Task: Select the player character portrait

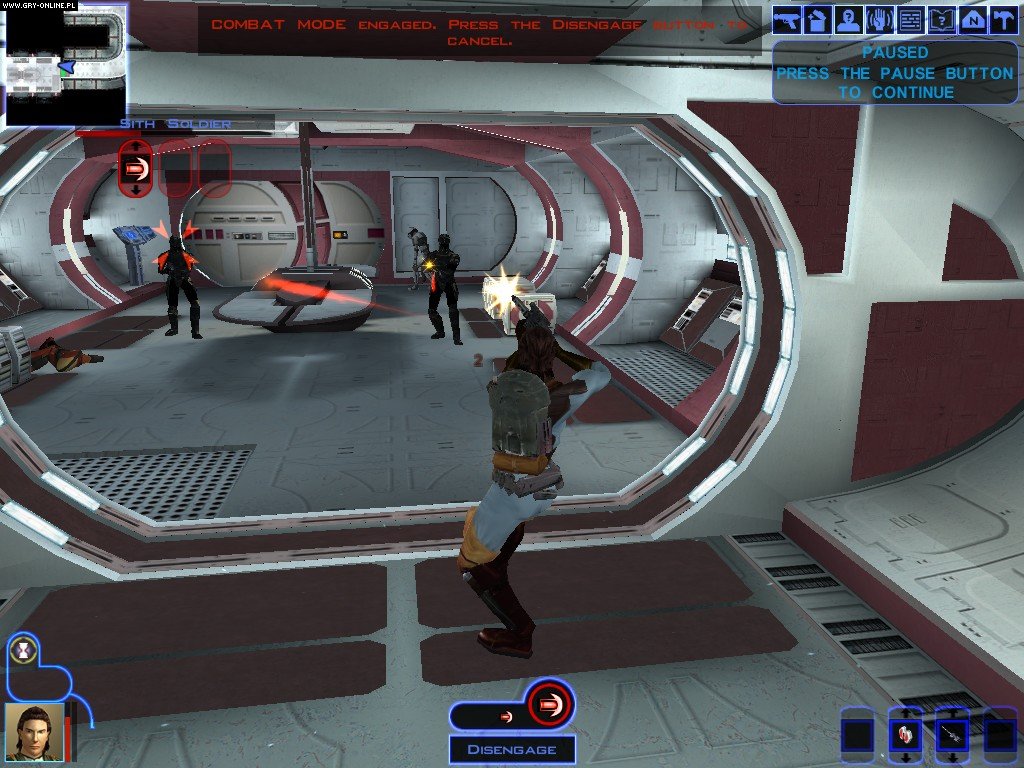Action: pos(33,731)
